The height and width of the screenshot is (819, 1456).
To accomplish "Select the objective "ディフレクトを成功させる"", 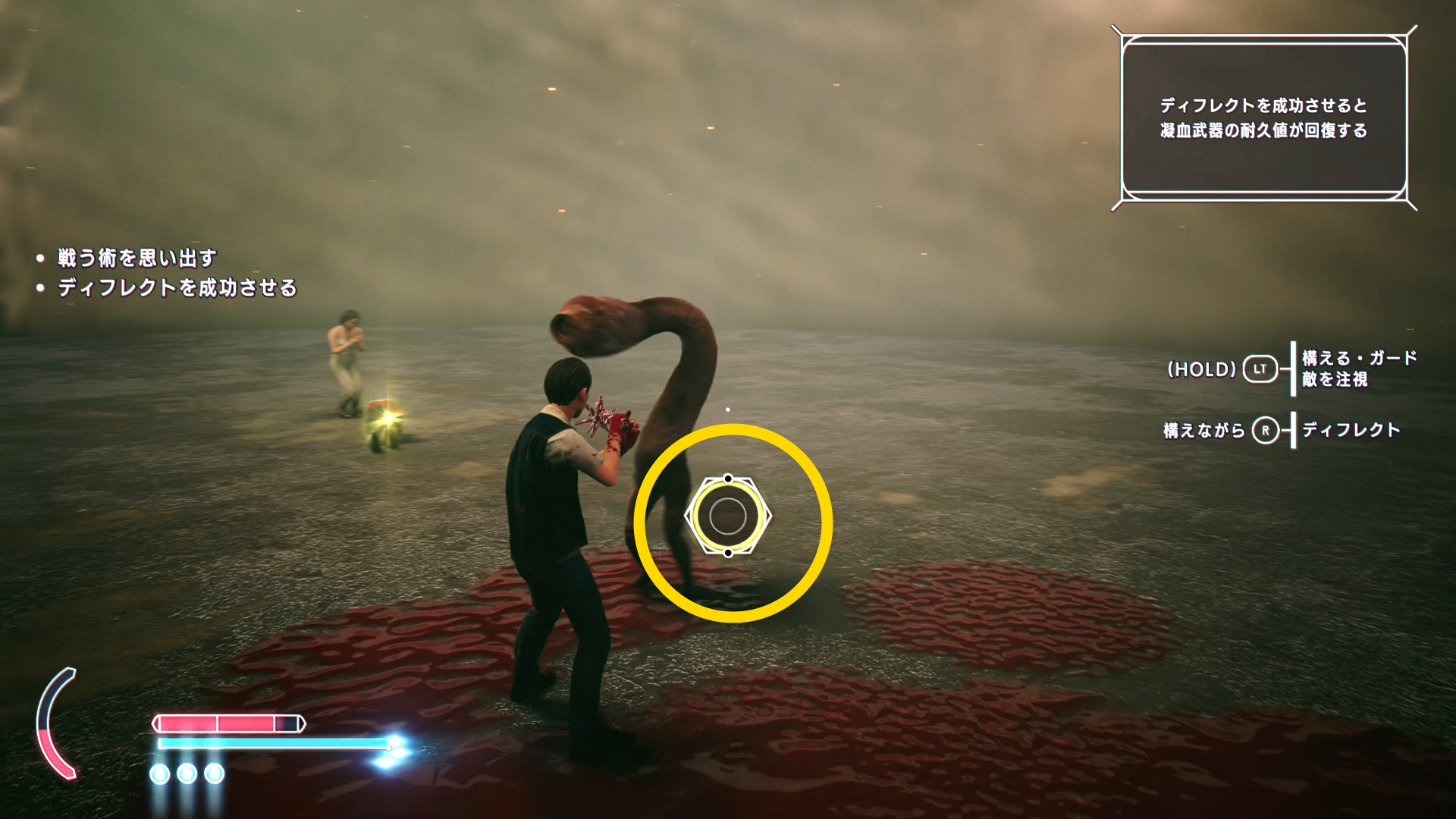I will point(177,288).
